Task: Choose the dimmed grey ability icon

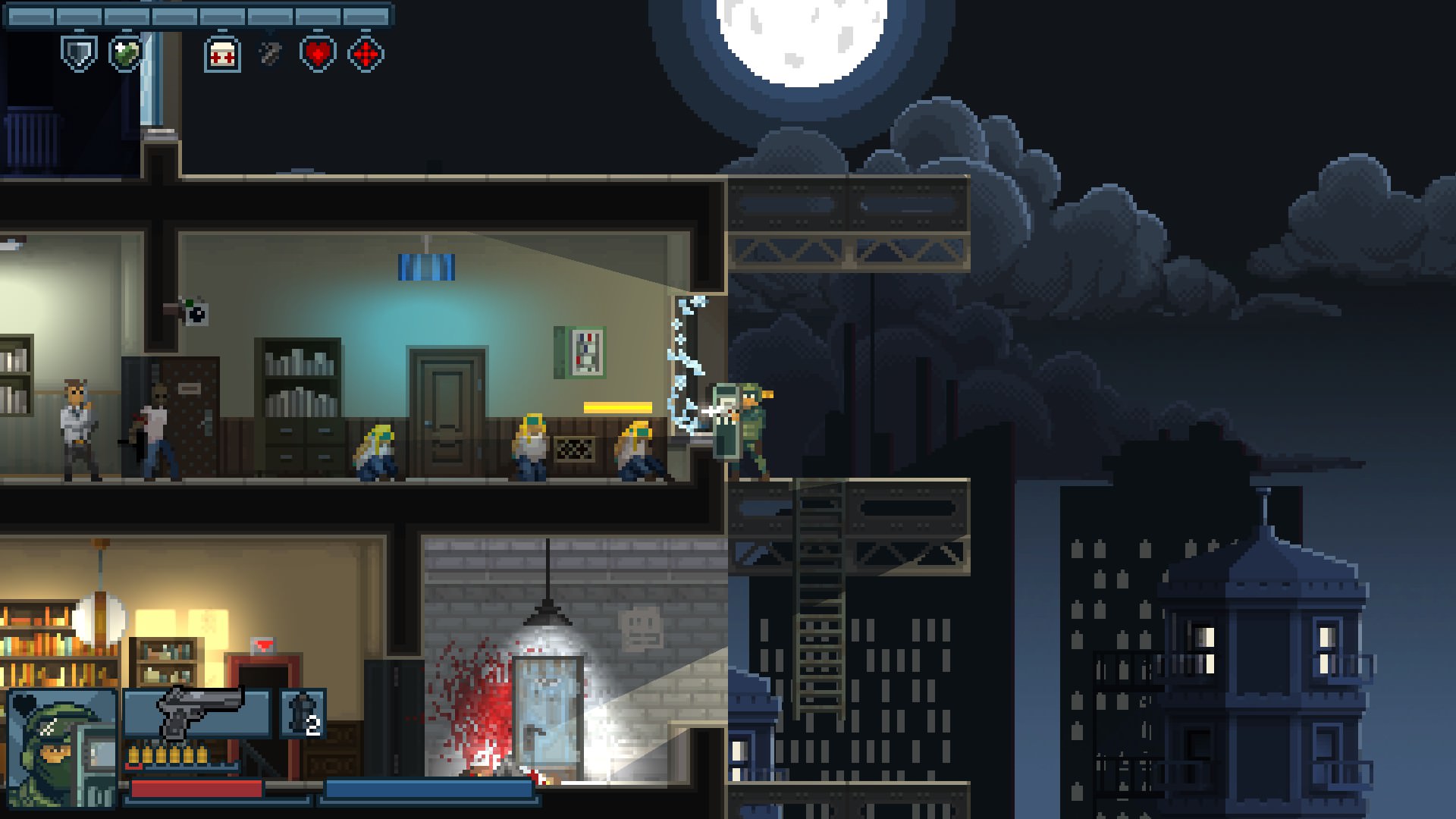Action: (x=270, y=54)
